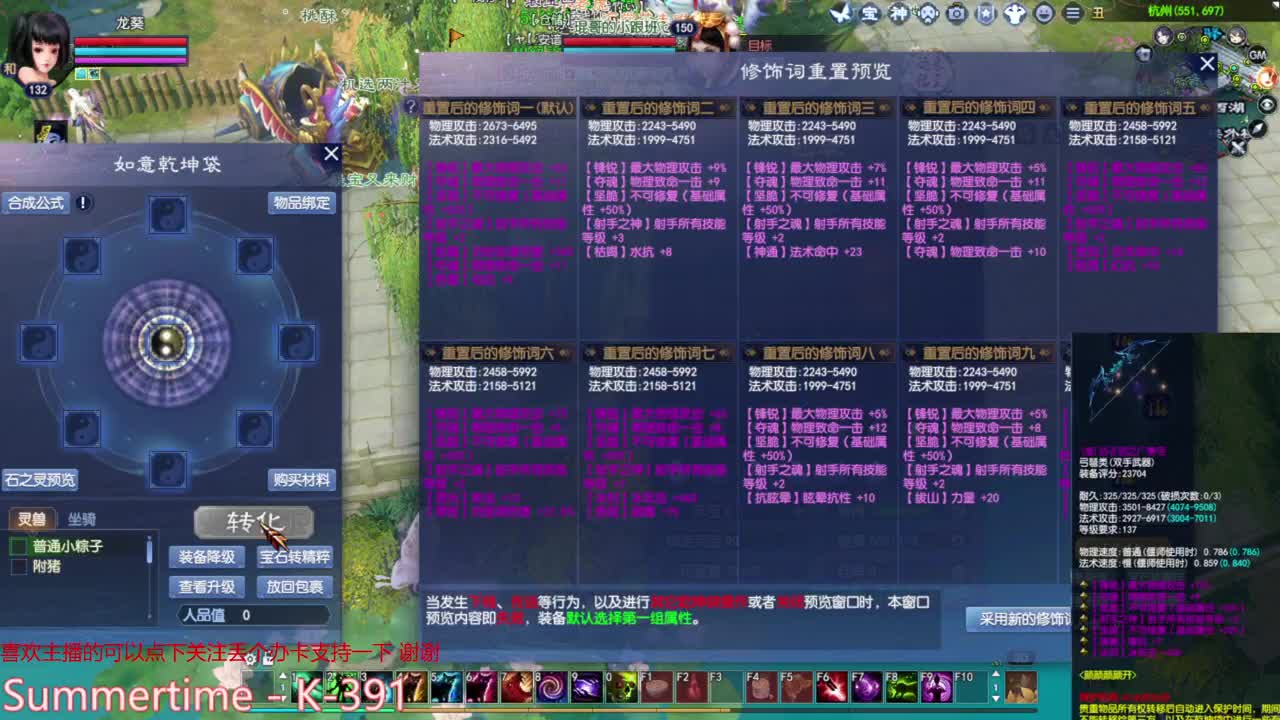
Task: Click the up arrow to change hotbar page
Action: pyautogui.click(x=995, y=672)
